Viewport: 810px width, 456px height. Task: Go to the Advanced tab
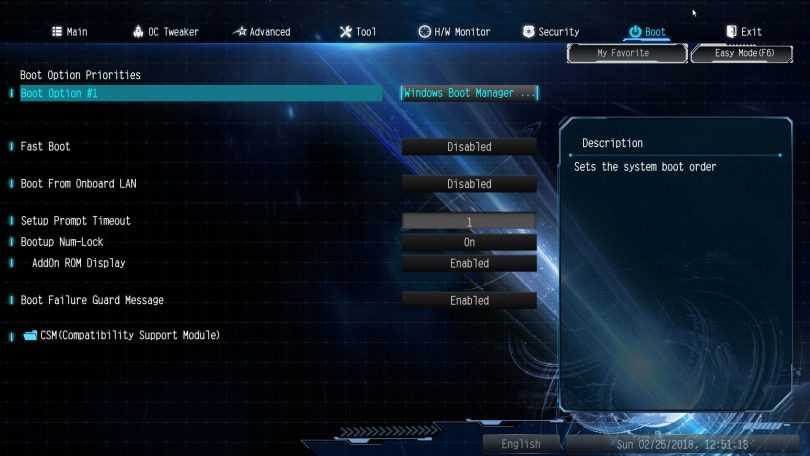tap(261, 32)
